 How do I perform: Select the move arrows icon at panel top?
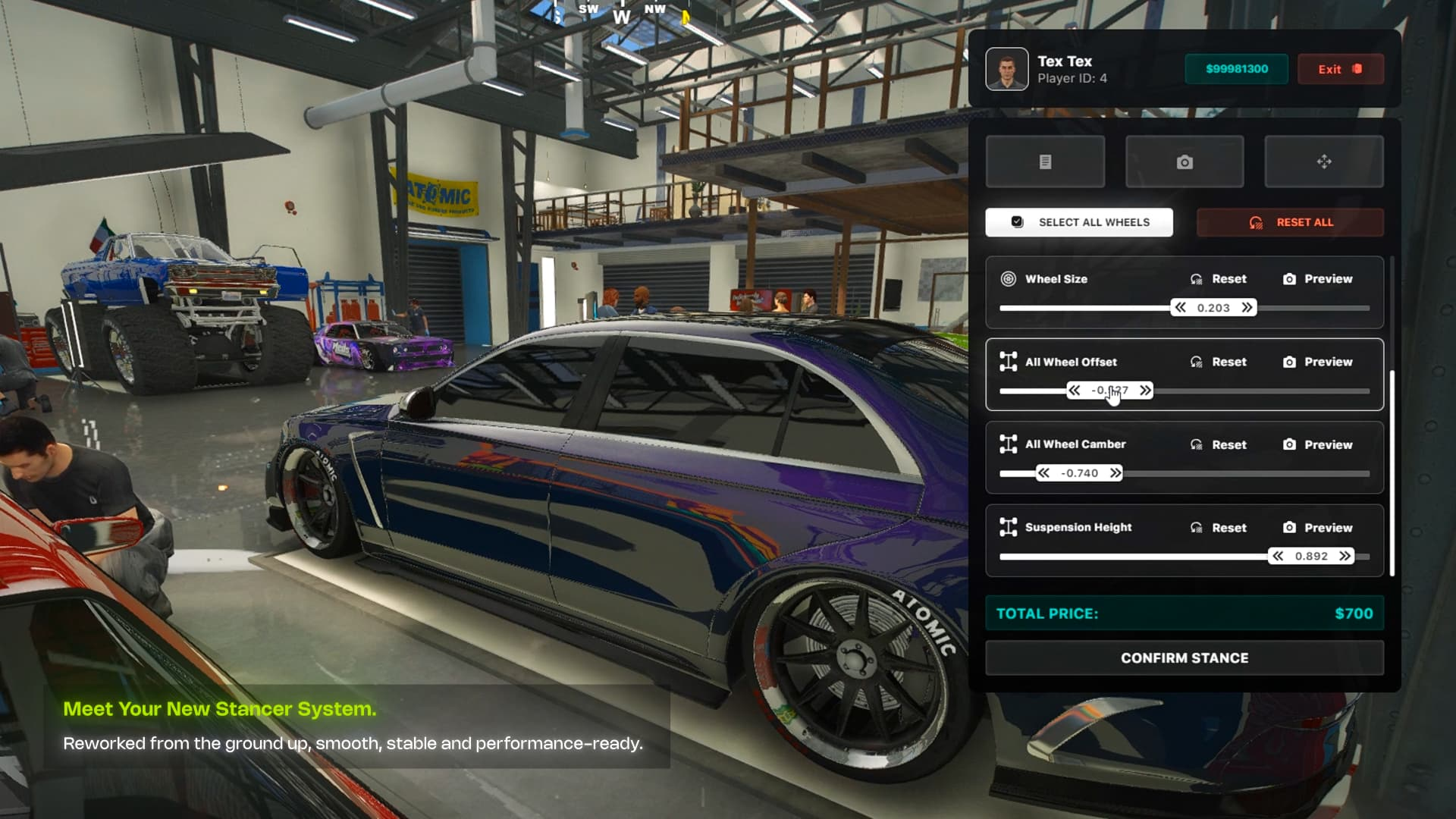(1323, 161)
